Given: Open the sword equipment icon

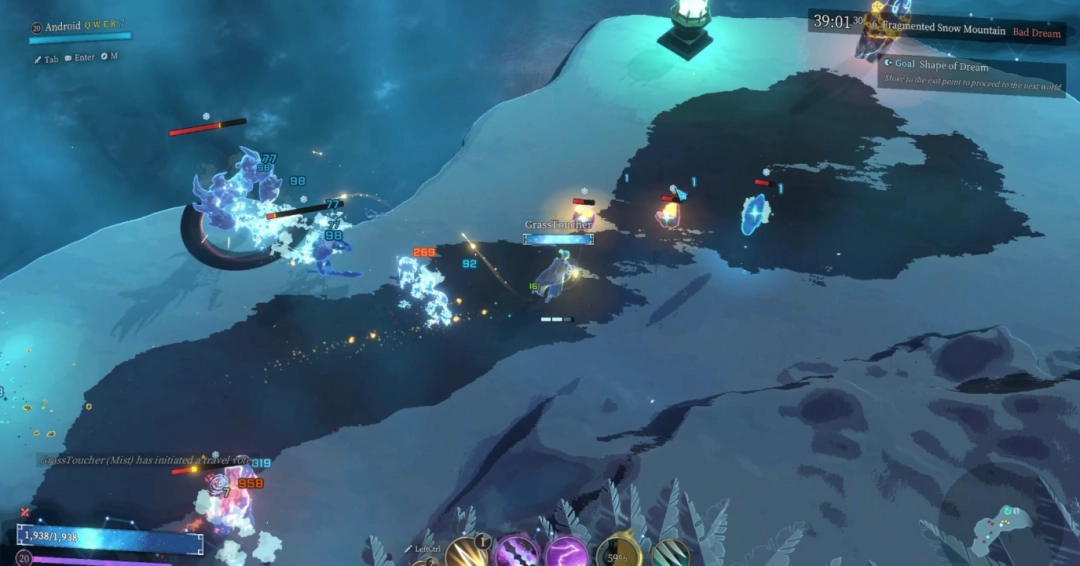Looking at the screenshot, I should [x=38, y=59].
